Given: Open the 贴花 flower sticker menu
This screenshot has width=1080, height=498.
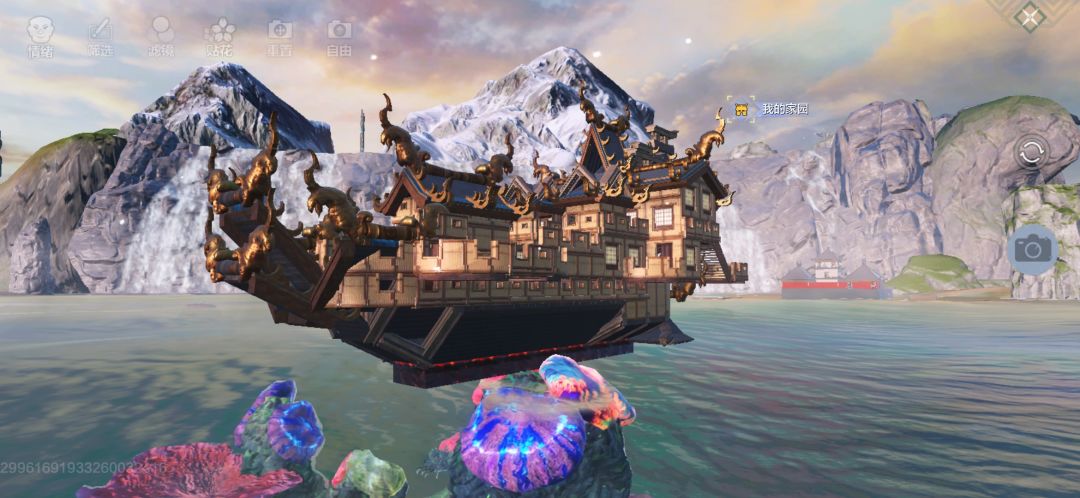Looking at the screenshot, I should coord(220,36).
